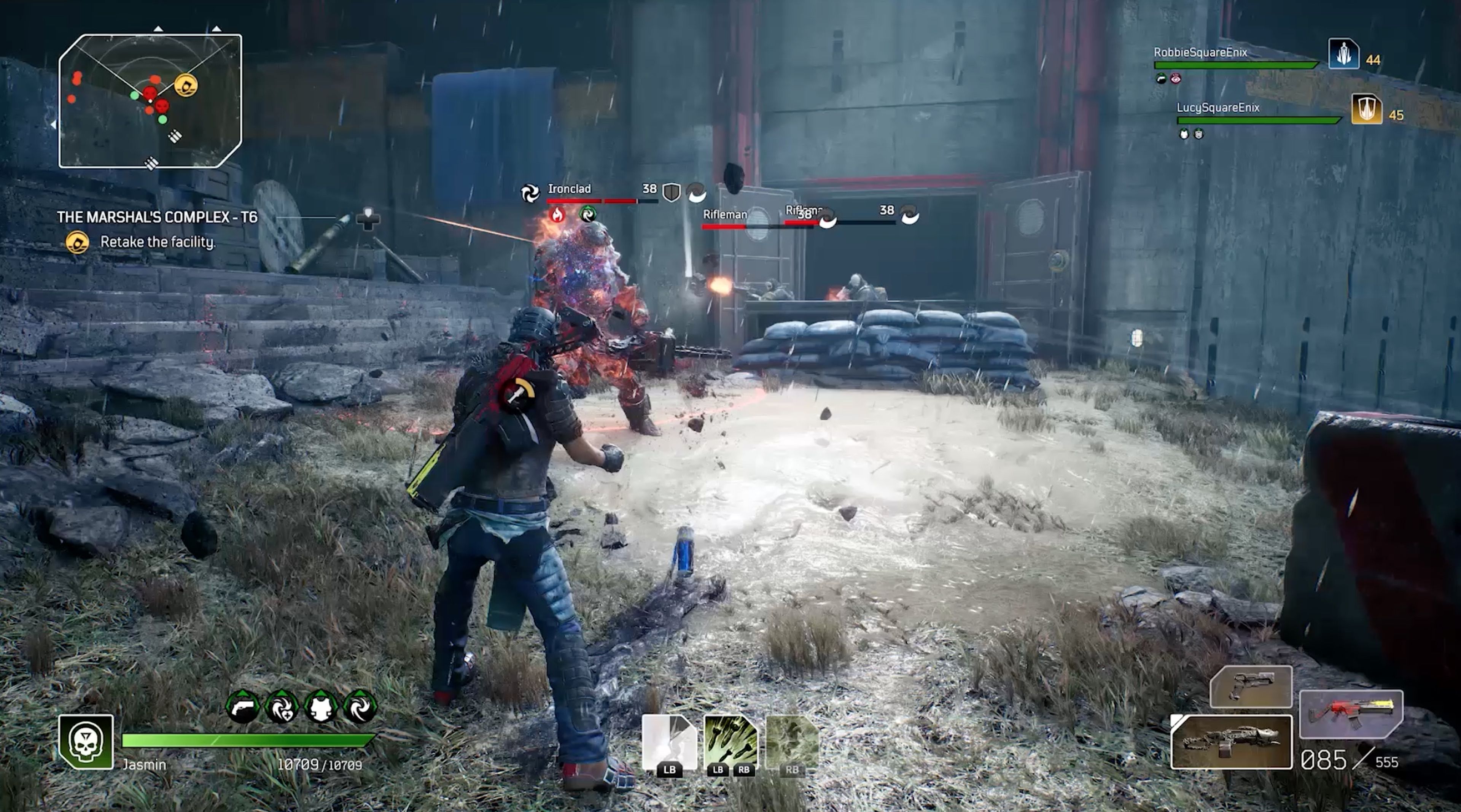Image resolution: width=1461 pixels, height=812 pixels.
Task: Click the Retake the facility objective tracker
Action: [157, 242]
